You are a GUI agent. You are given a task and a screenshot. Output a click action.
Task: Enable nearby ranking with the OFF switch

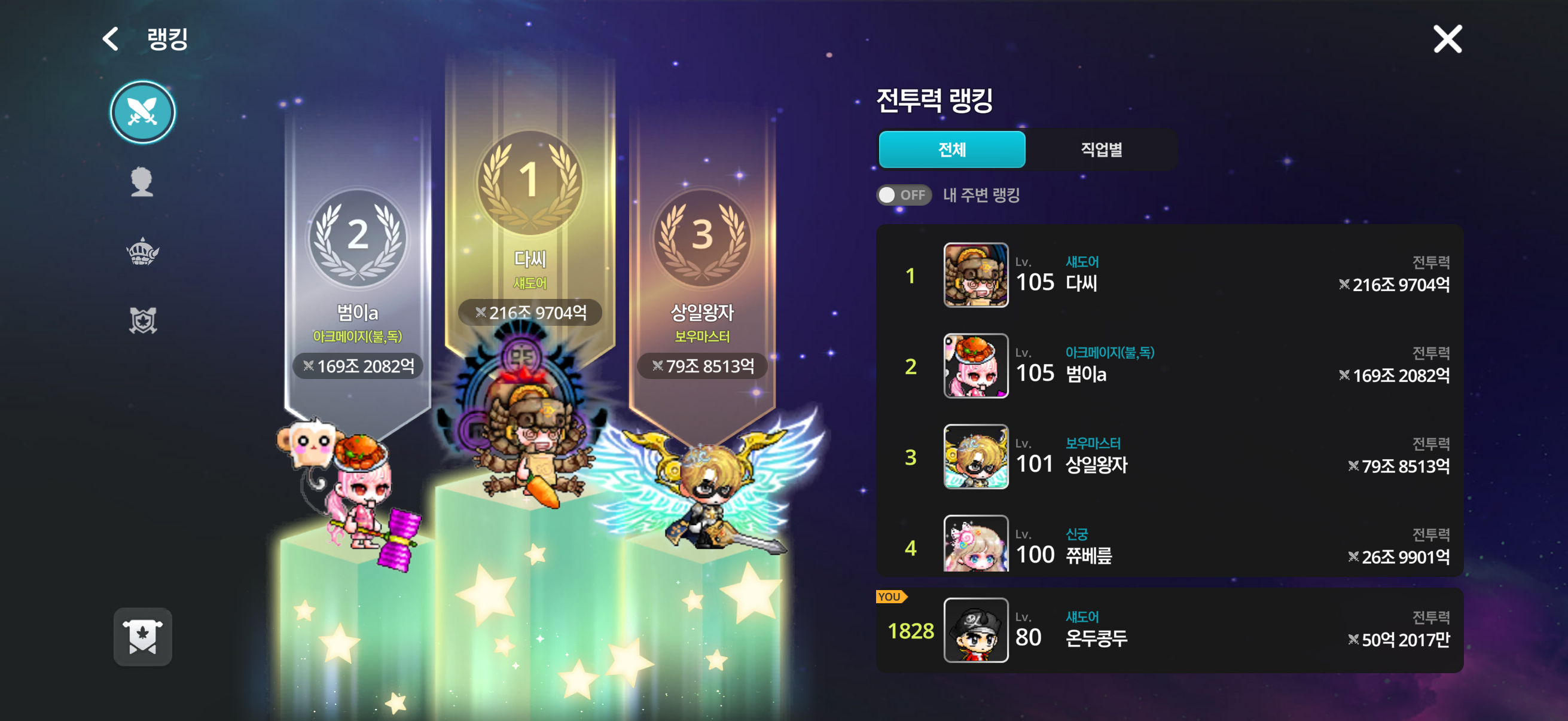click(x=903, y=195)
